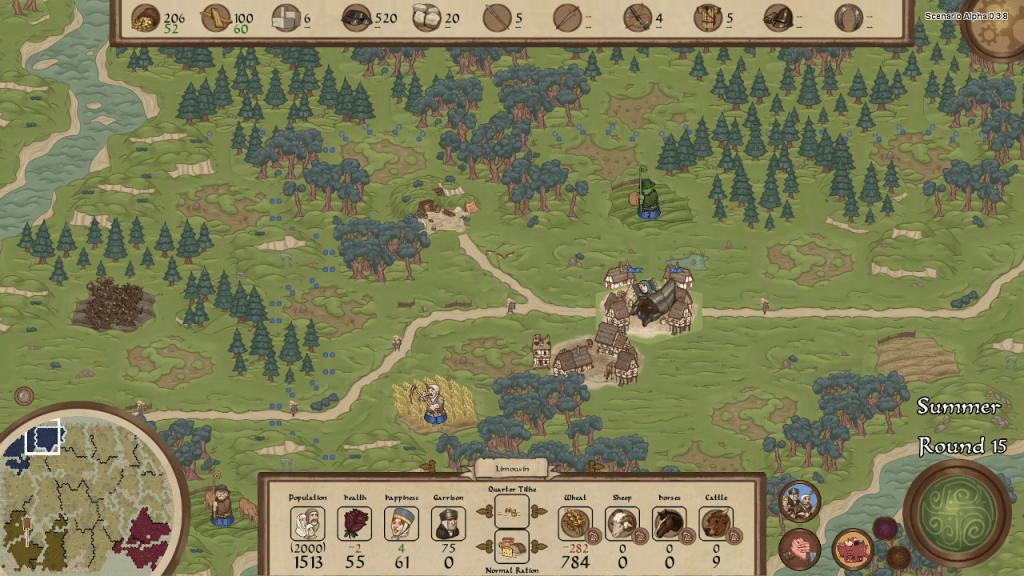Select the Garrison soldier icon
1024x576 pixels.
tap(447, 523)
